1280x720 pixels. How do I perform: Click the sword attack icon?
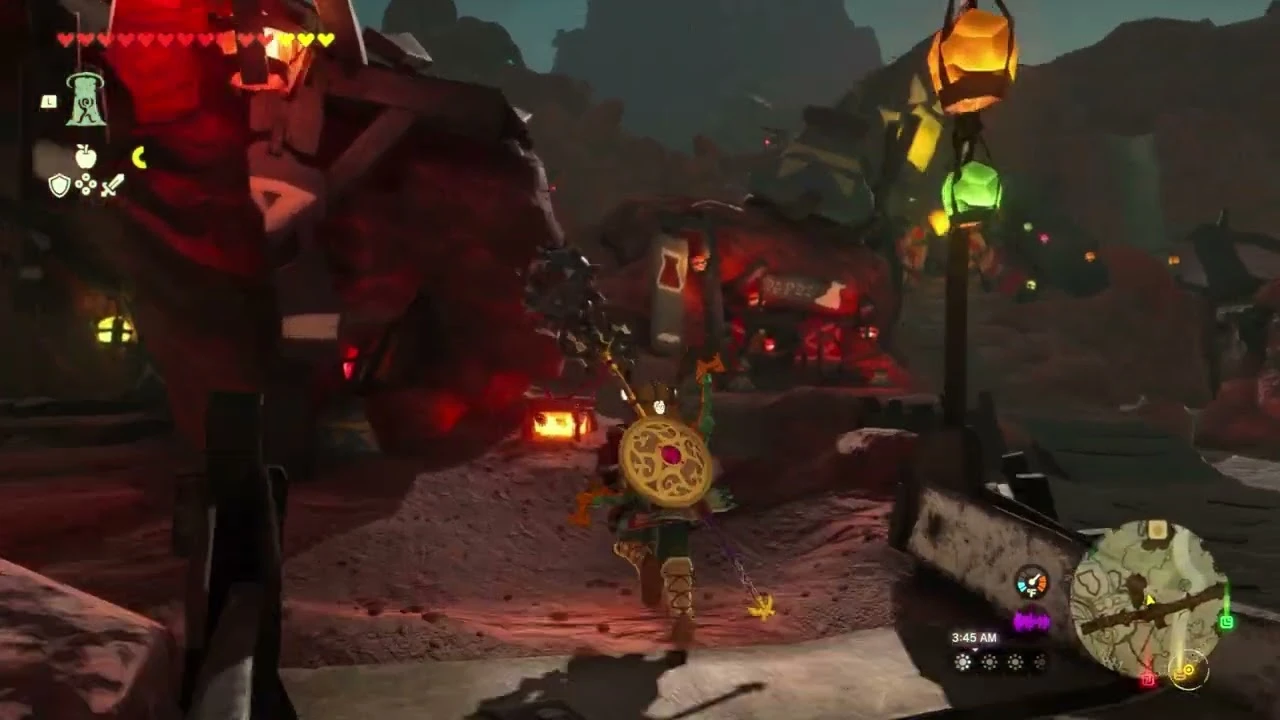pos(111,186)
